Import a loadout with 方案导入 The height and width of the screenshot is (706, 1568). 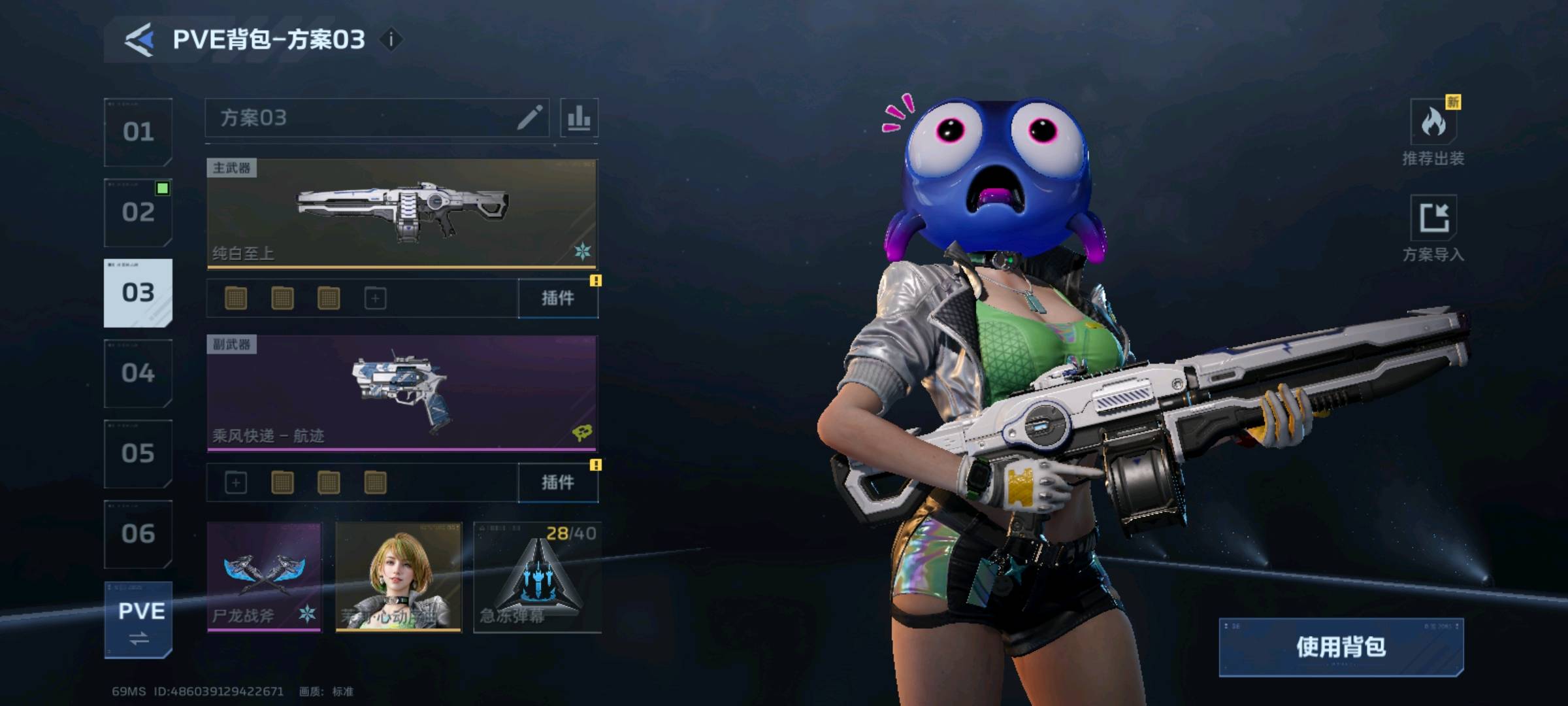[1433, 227]
